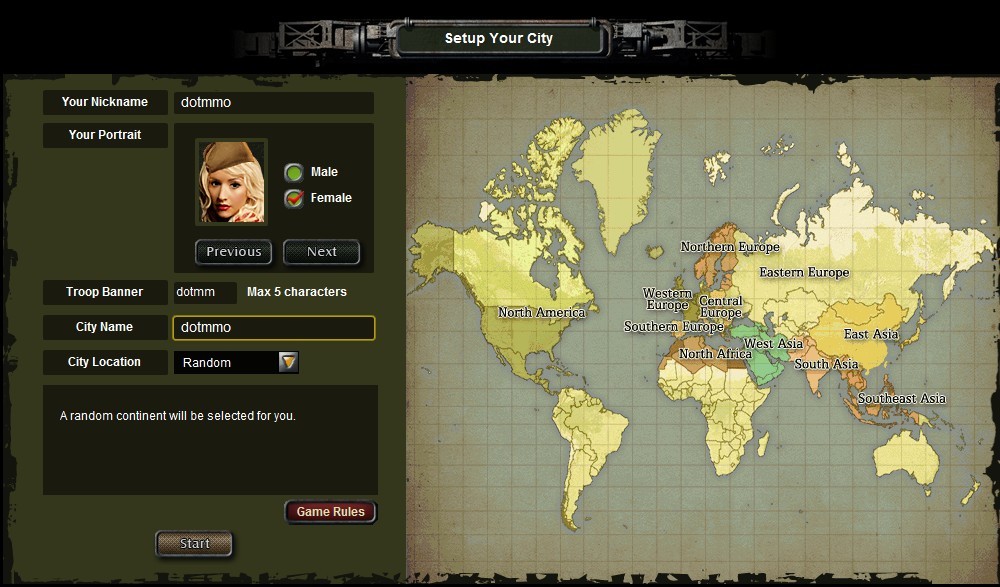The image size is (1000, 587).
Task: Focus the City Name input box
Action: click(x=274, y=328)
